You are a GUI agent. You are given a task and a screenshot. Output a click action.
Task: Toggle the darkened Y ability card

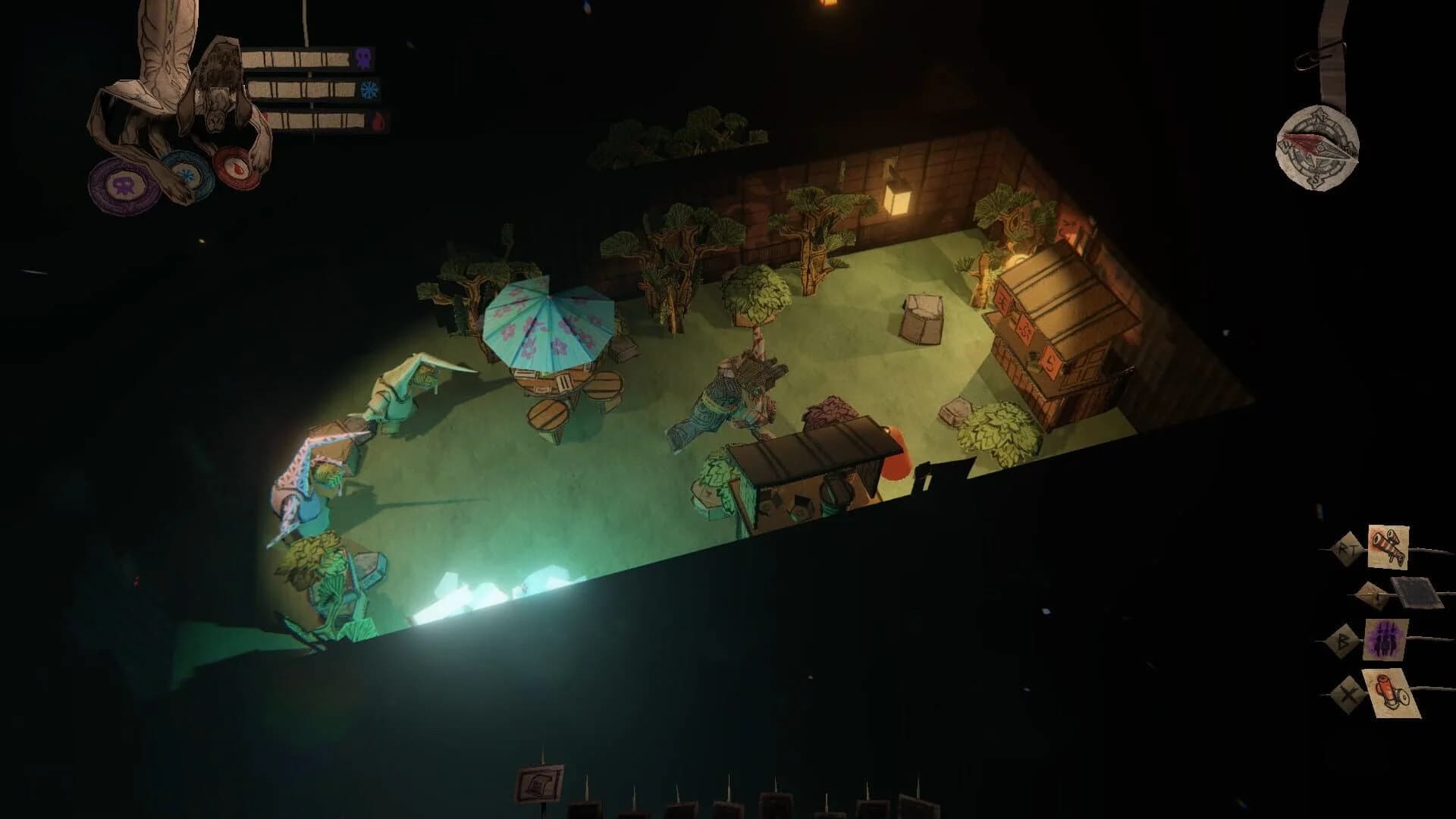click(1415, 592)
